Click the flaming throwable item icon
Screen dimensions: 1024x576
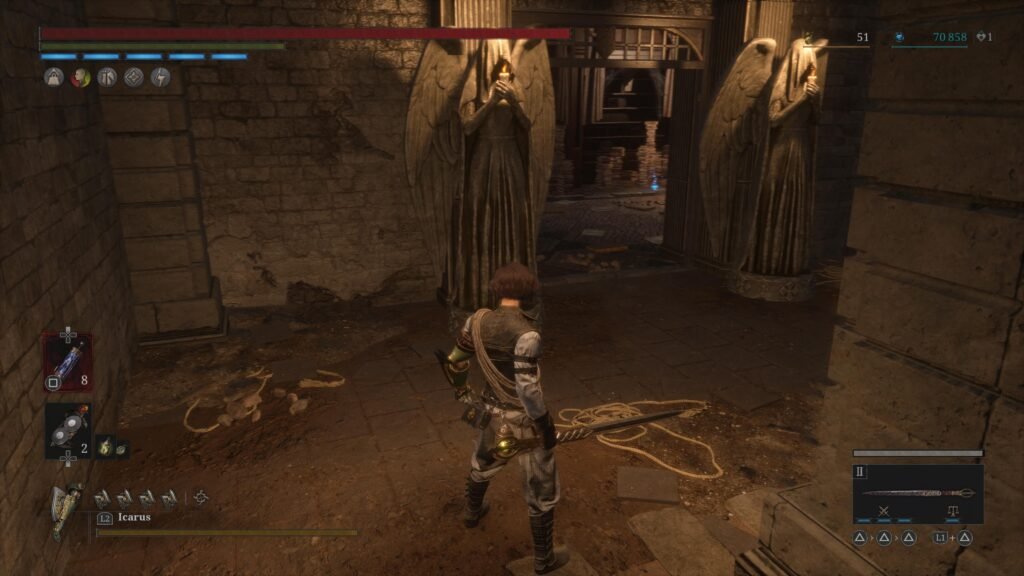pos(106,448)
